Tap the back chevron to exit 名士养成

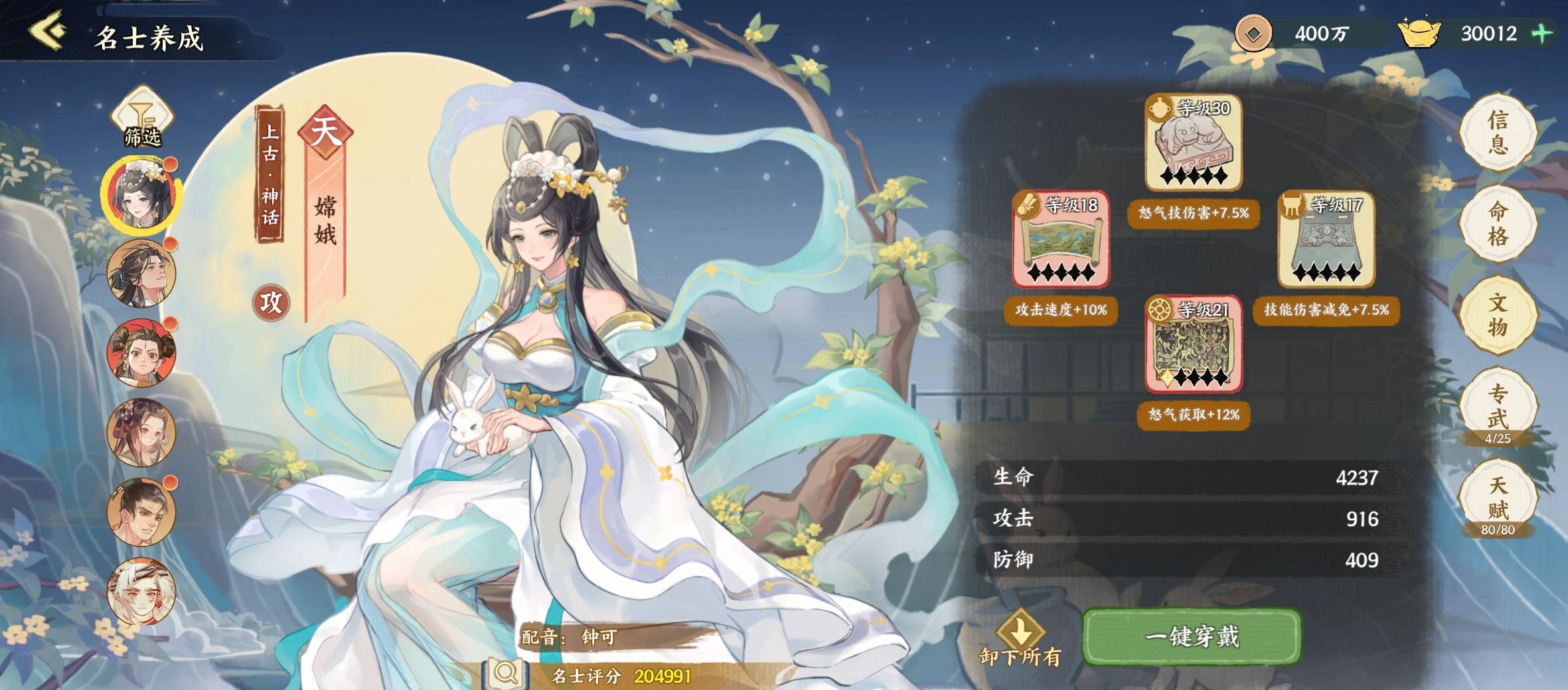46,30
